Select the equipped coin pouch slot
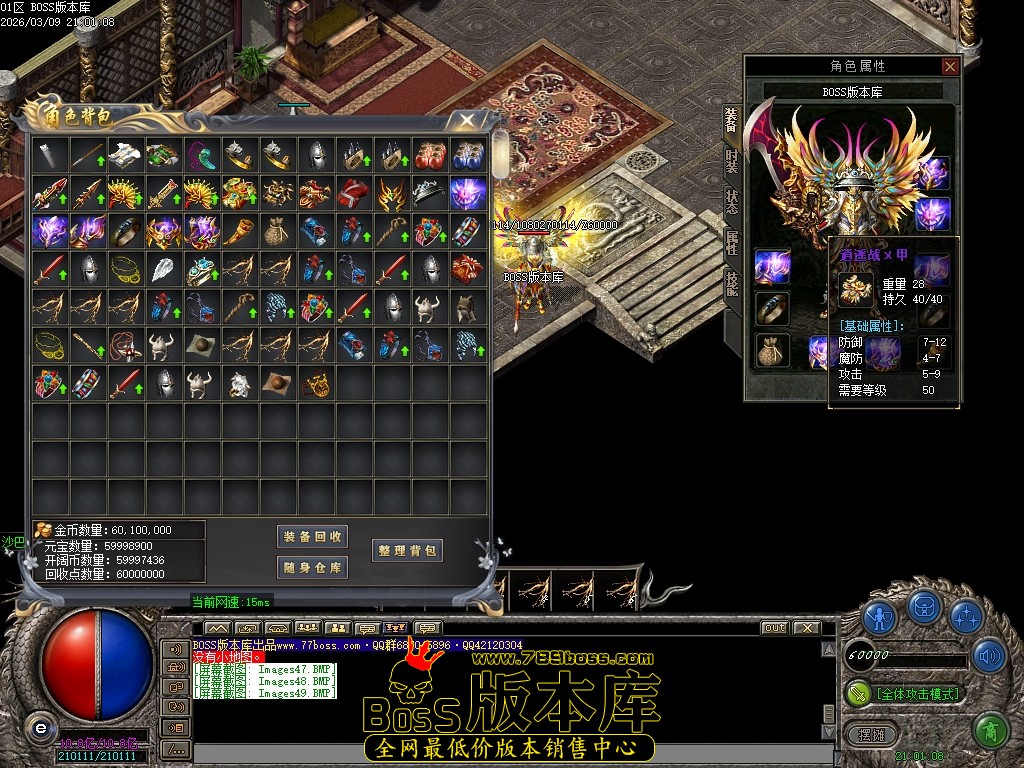Image resolution: width=1024 pixels, height=768 pixels. (x=772, y=351)
